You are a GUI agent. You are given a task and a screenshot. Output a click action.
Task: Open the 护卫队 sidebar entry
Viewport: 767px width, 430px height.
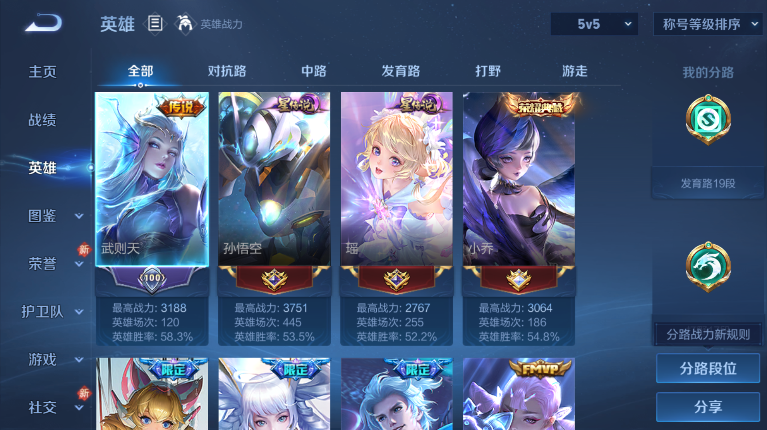[x=42, y=311]
